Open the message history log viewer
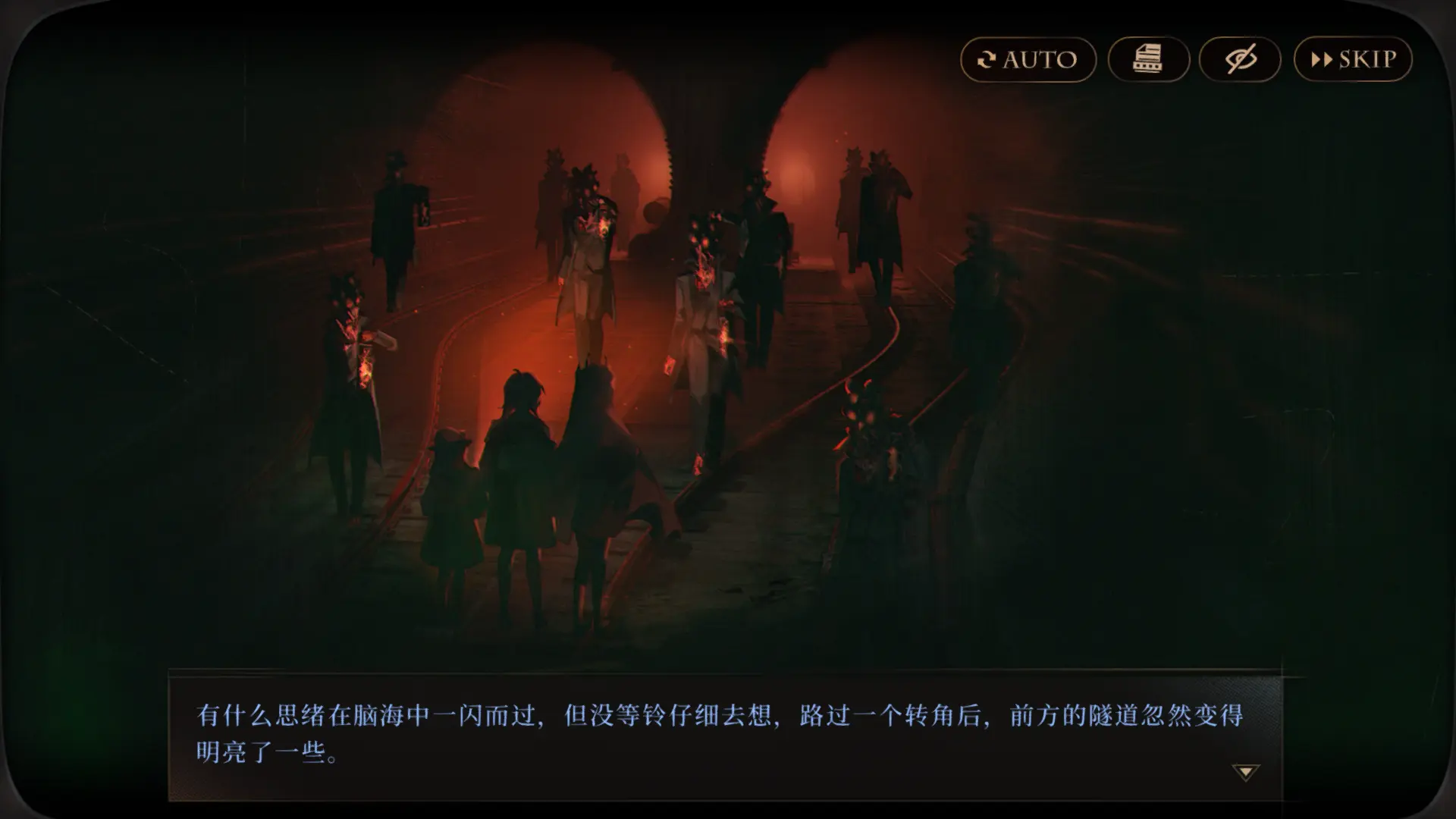 (x=1148, y=58)
